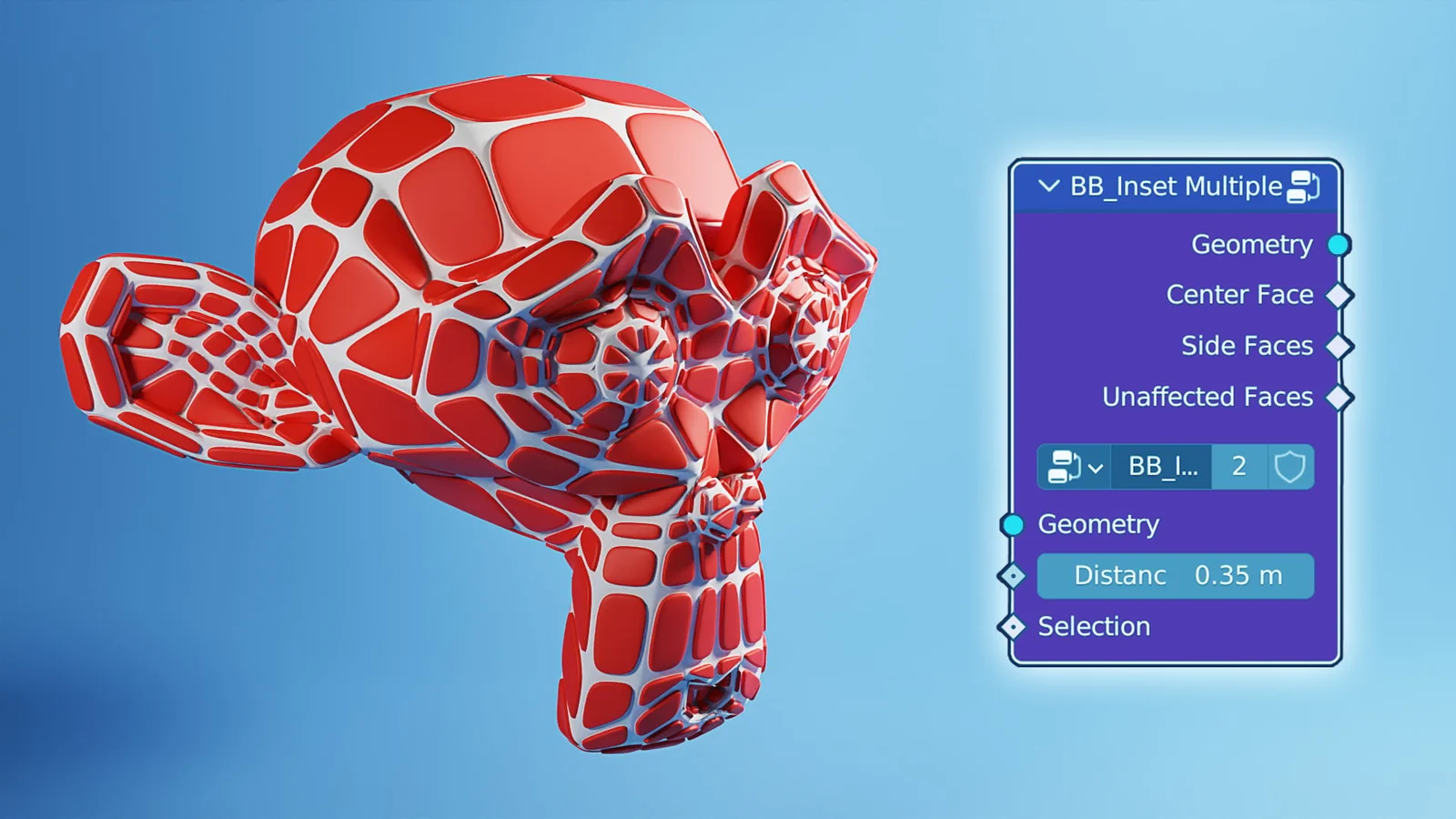
Task: Click the cyan Geometry input socket
Action: tap(1013, 524)
